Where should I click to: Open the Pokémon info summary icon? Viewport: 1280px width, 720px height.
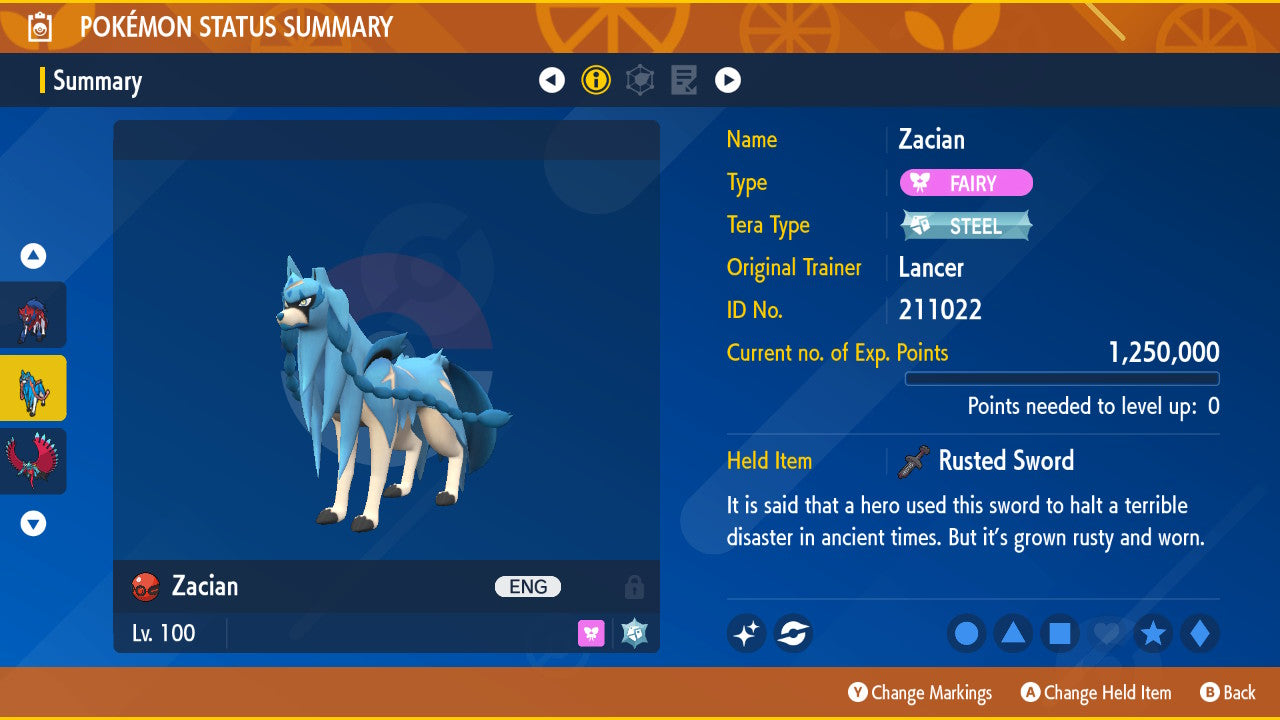(596, 79)
